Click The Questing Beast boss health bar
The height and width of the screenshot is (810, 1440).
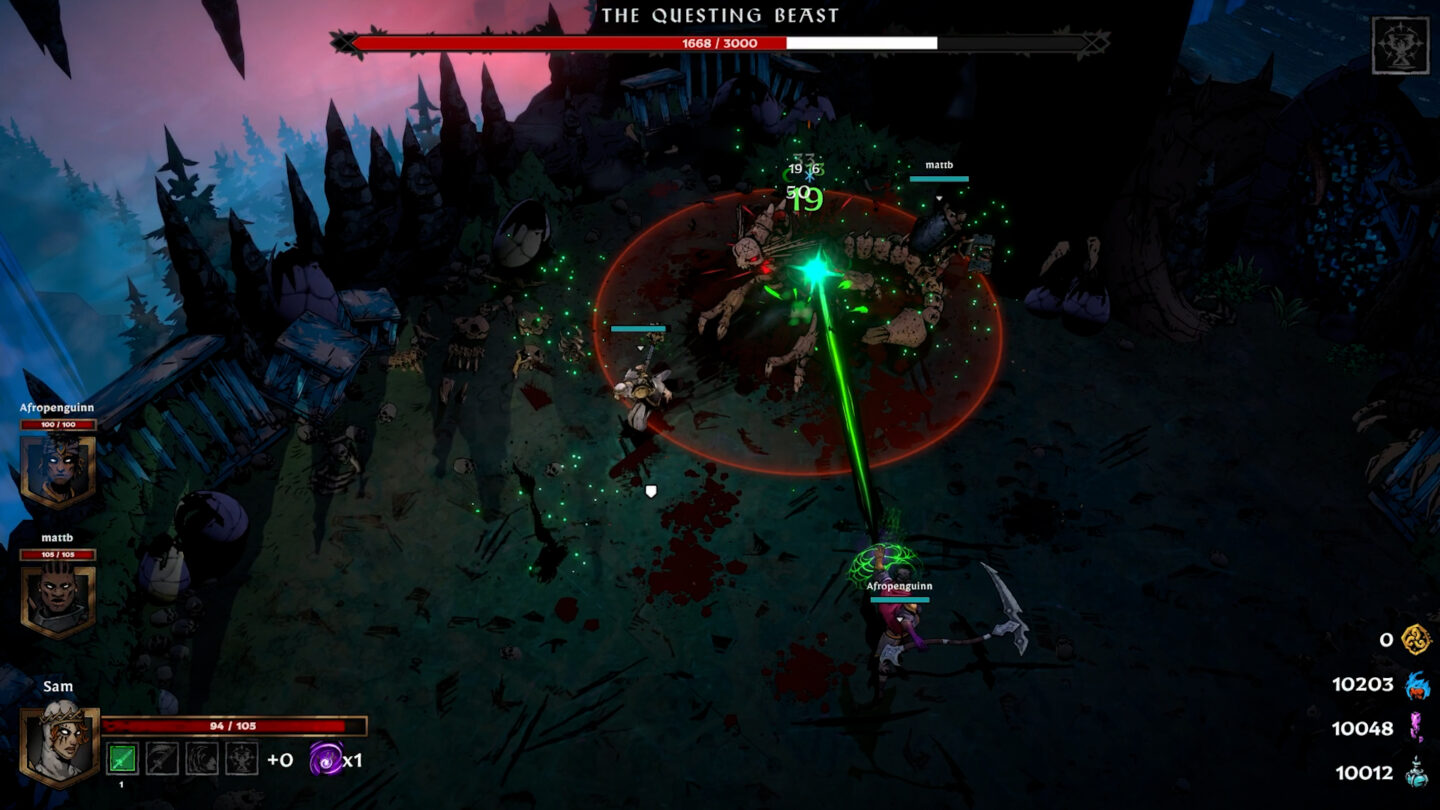point(720,43)
